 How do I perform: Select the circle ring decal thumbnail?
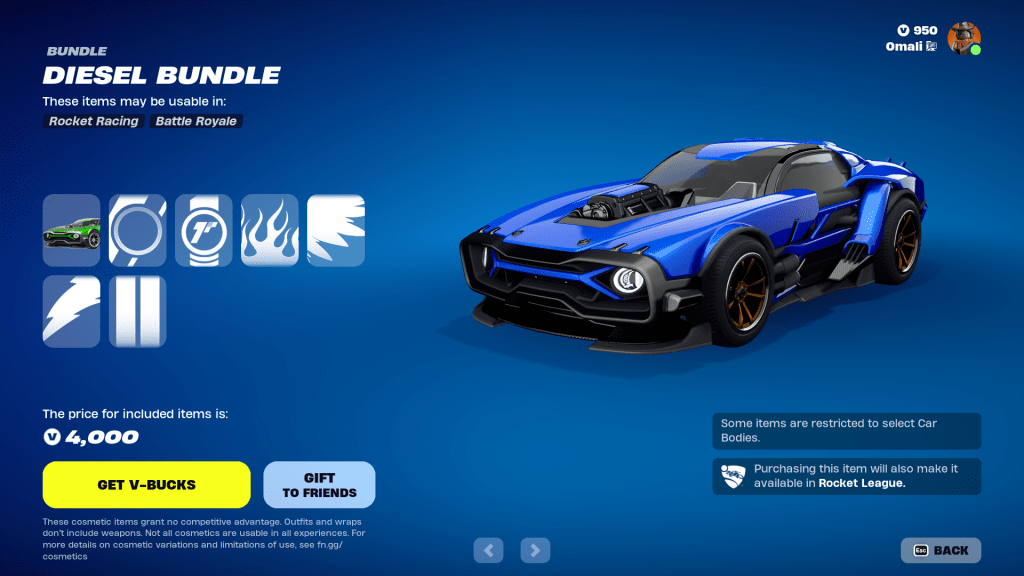tap(137, 230)
